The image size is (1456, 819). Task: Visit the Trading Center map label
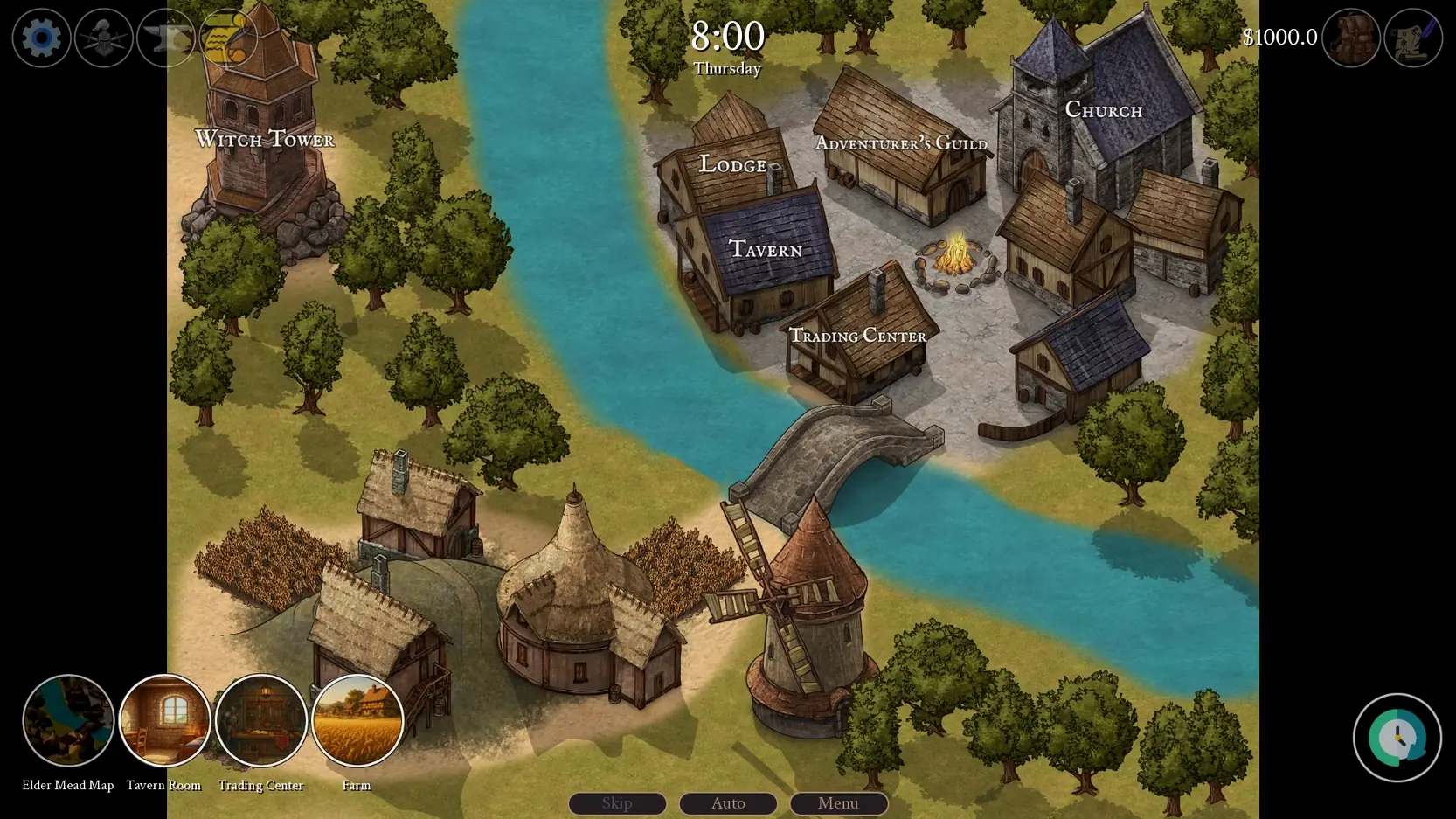point(857,336)
